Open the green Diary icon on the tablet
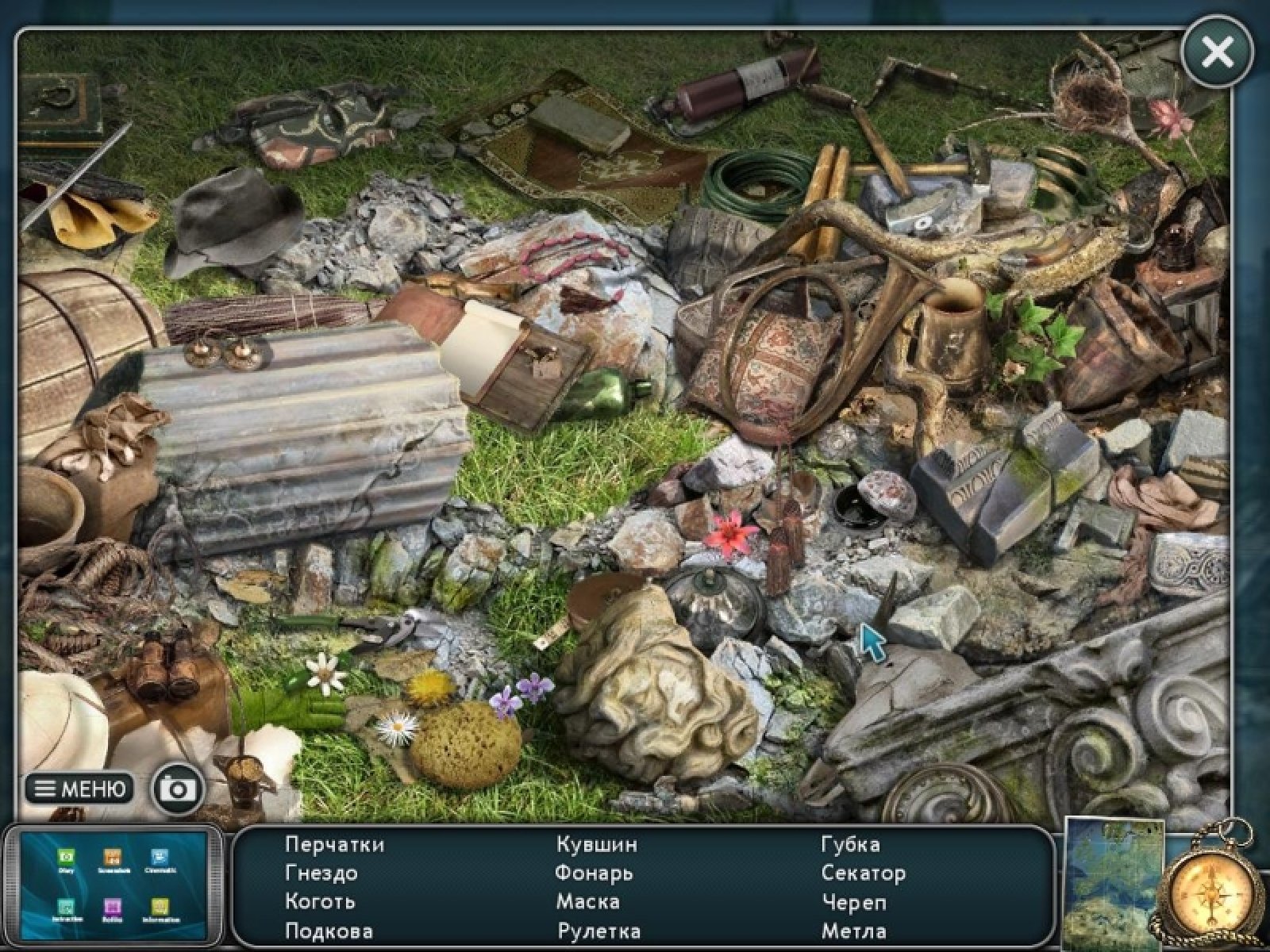Image resolution: width=1270 pixels, height=952 pixels. pyautogui.click(x=66, y=857)
